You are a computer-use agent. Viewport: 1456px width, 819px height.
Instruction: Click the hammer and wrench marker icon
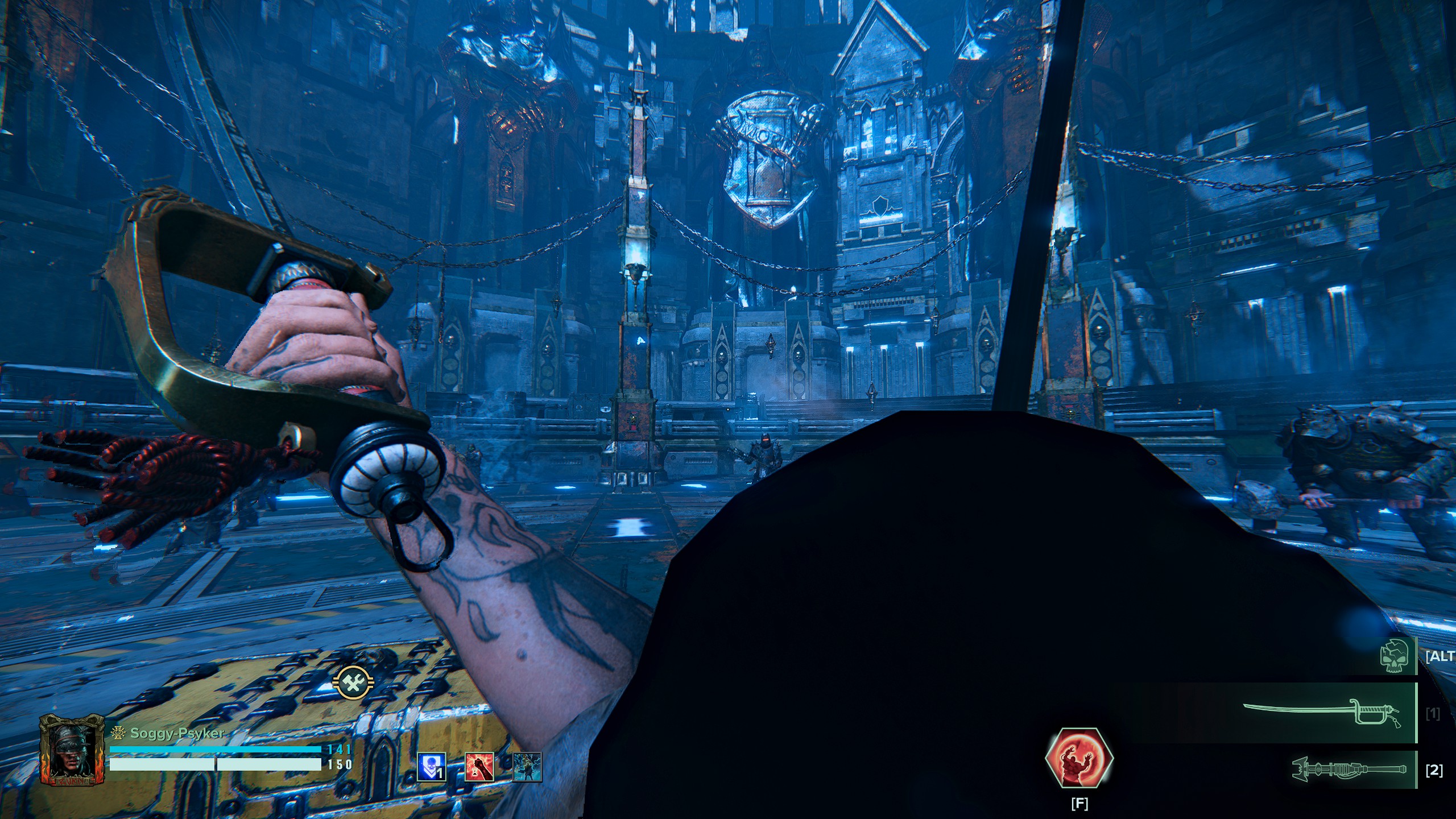[x=353, y=682]
